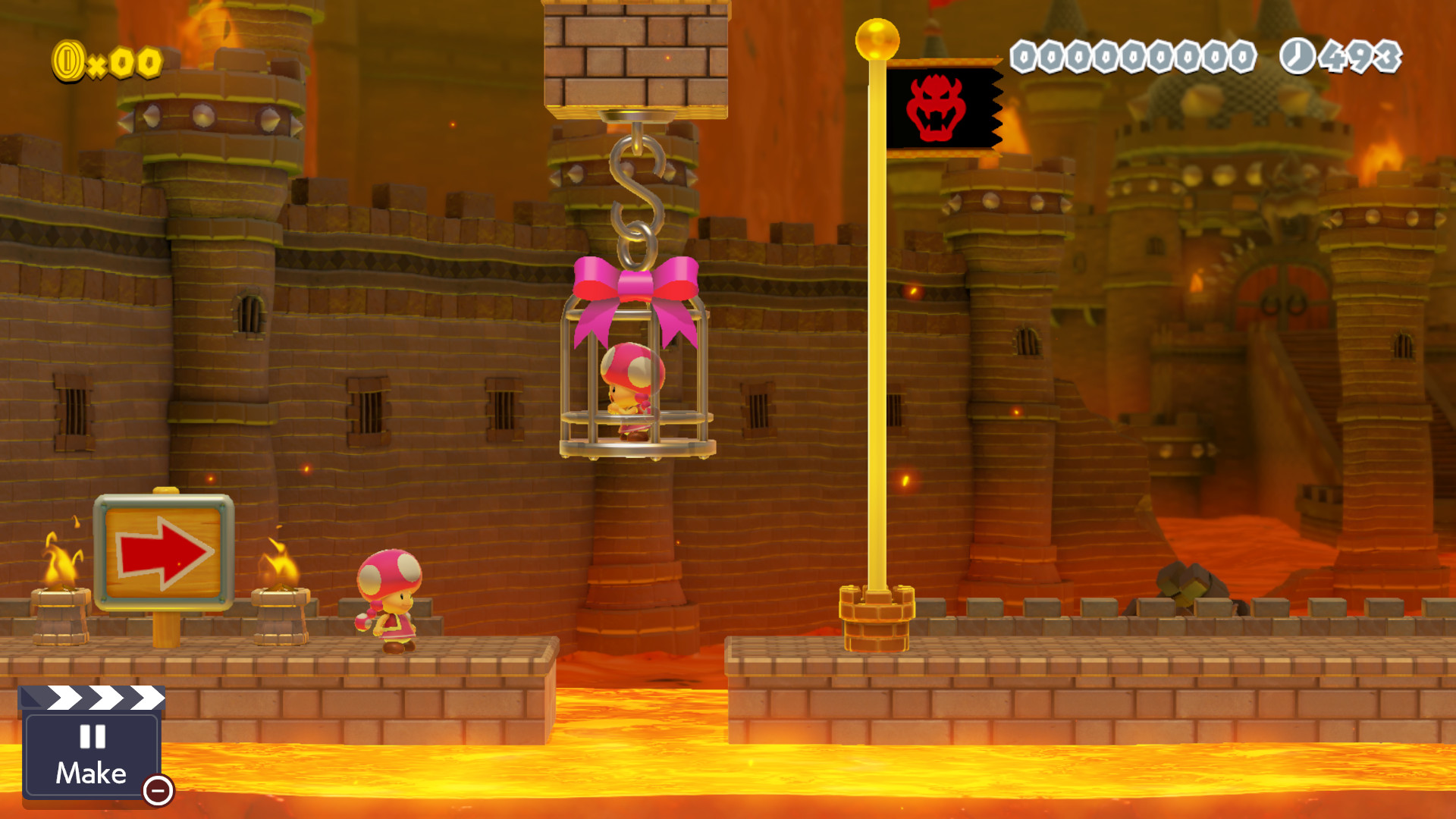The image size is (1456, 819).
Task: Click the pause icon on the Make button
Action: (91, 735)
